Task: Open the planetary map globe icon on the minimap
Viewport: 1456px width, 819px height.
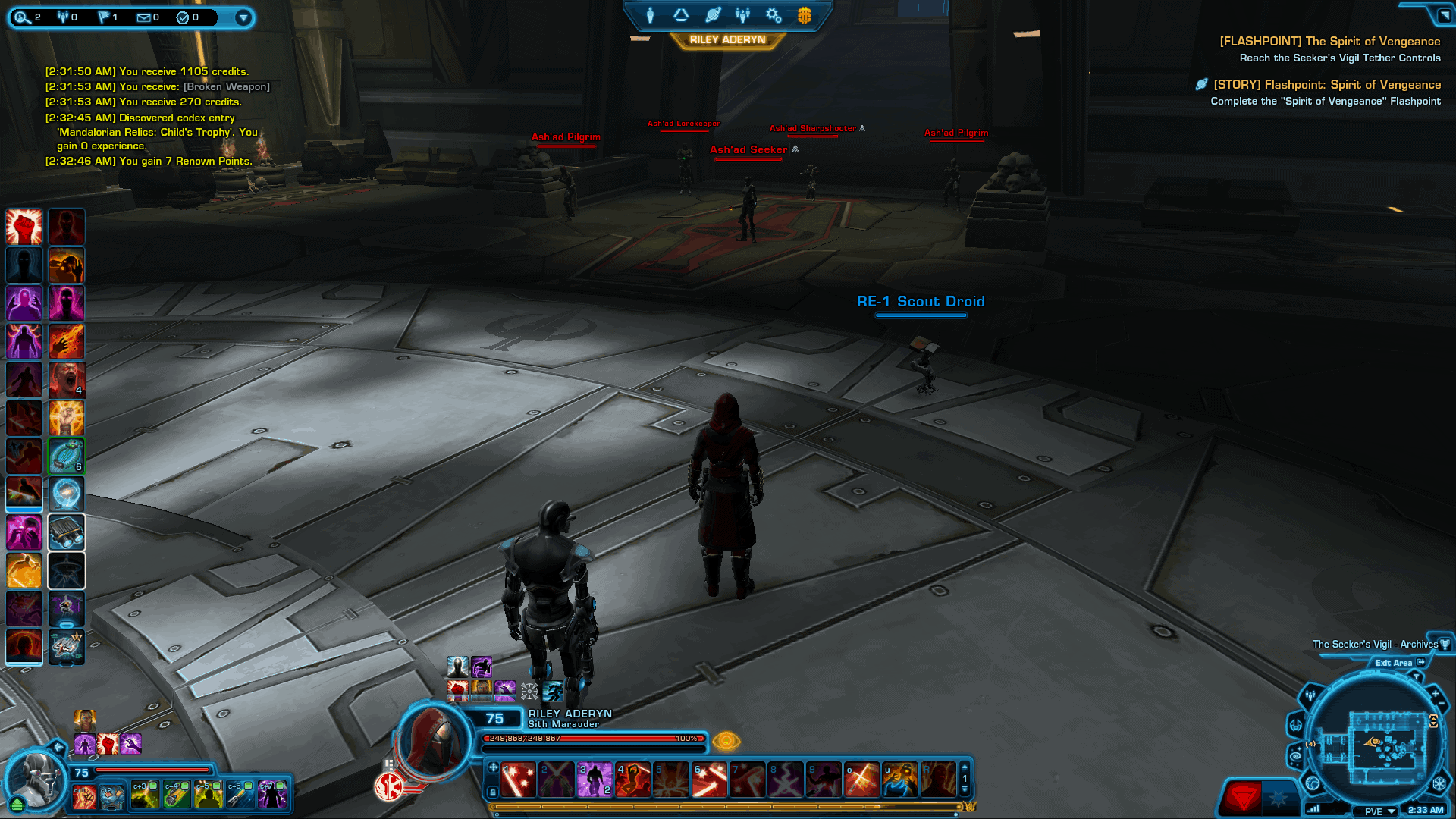Action: 1311,784
